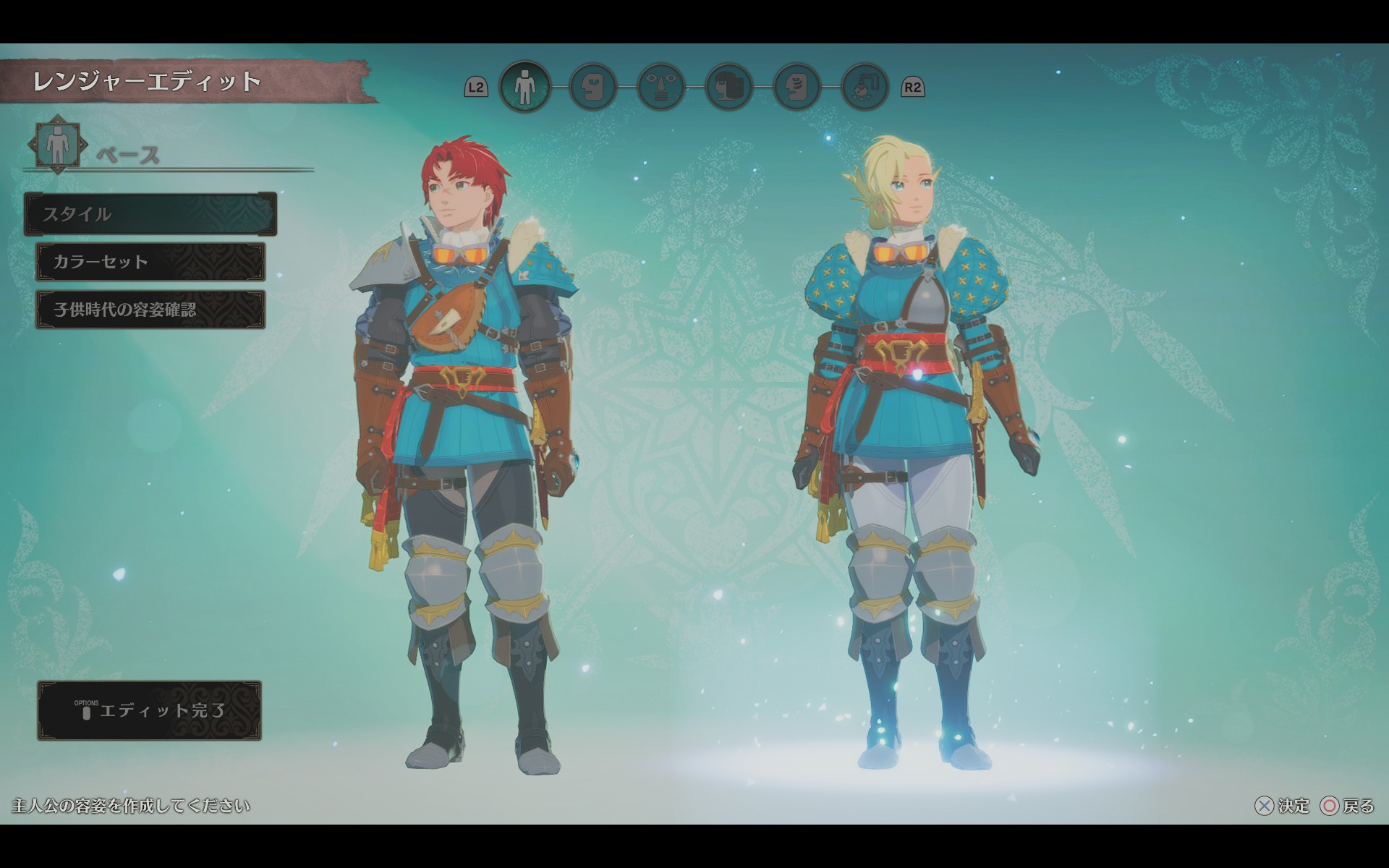Switch to the eyes and nose face tab

(660, 87)
